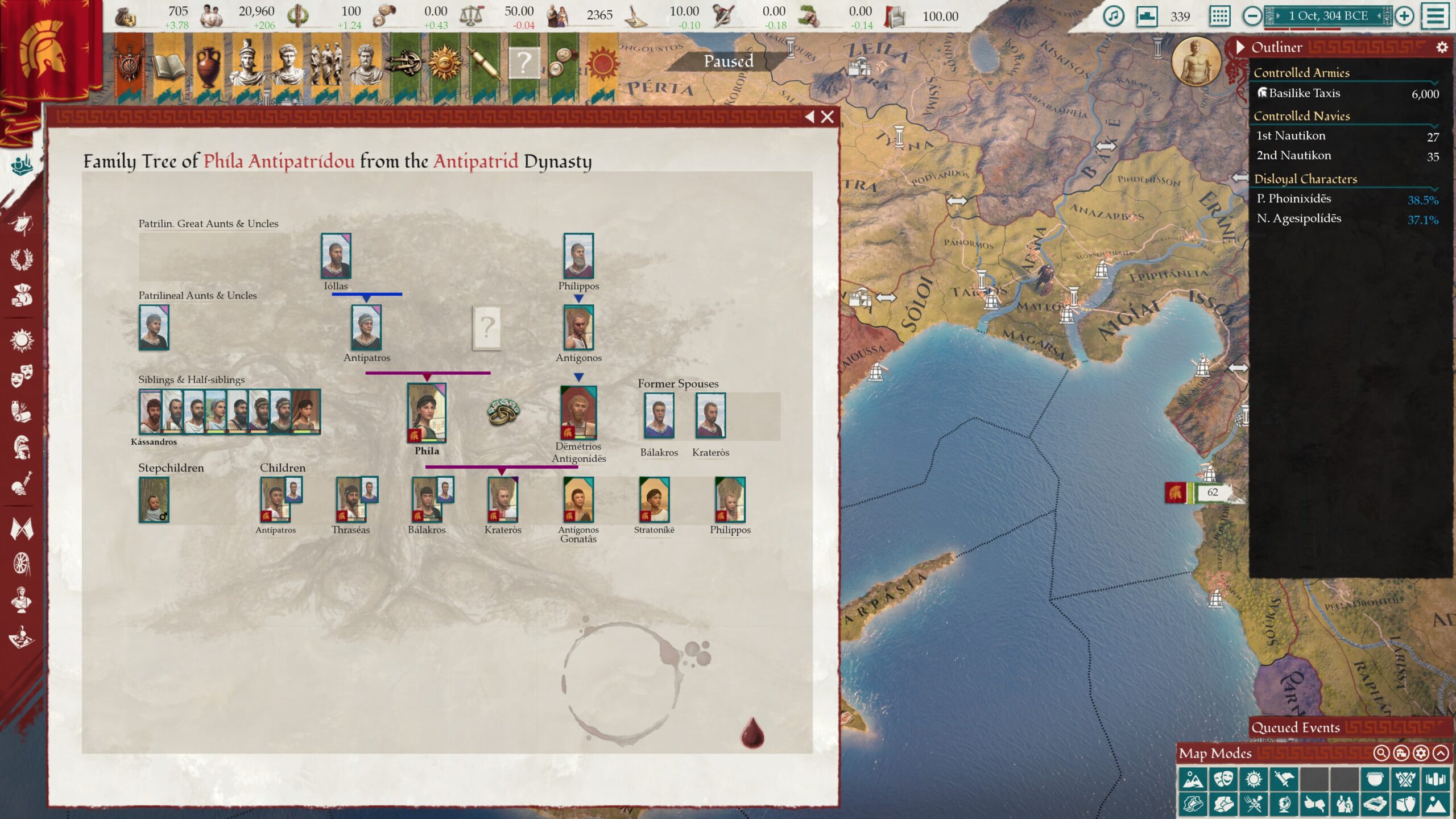Go back using the left arrow button

pos(809,117)
